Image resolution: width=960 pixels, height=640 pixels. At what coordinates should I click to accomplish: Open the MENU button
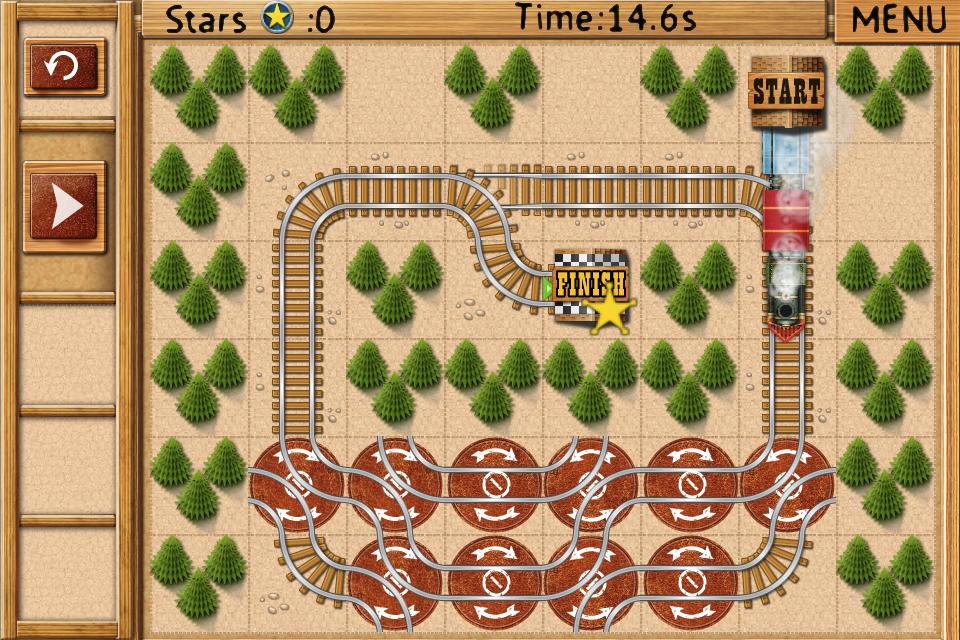(x=898, y=20)
